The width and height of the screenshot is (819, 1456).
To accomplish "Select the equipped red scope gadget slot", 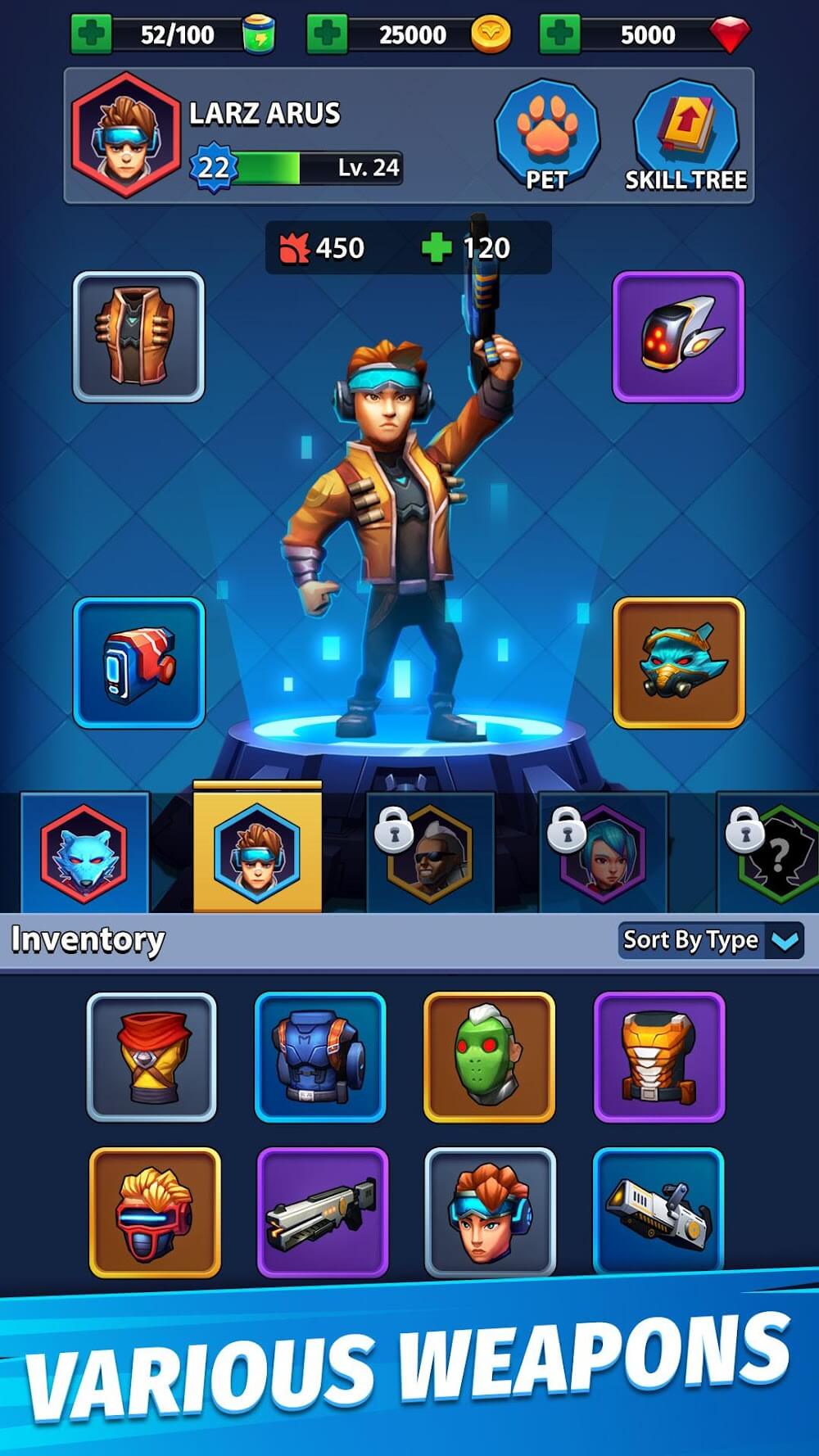I will [138, 663].
